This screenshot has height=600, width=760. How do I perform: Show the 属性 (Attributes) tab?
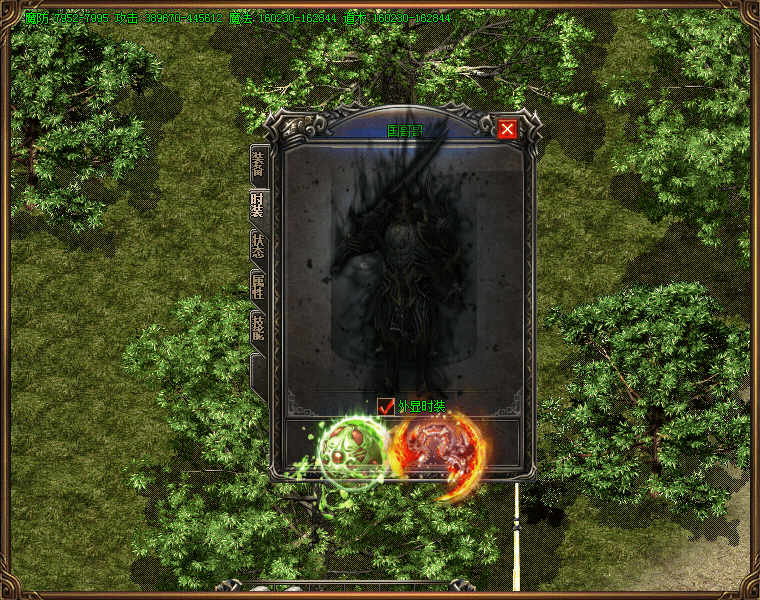coord(258,287)
